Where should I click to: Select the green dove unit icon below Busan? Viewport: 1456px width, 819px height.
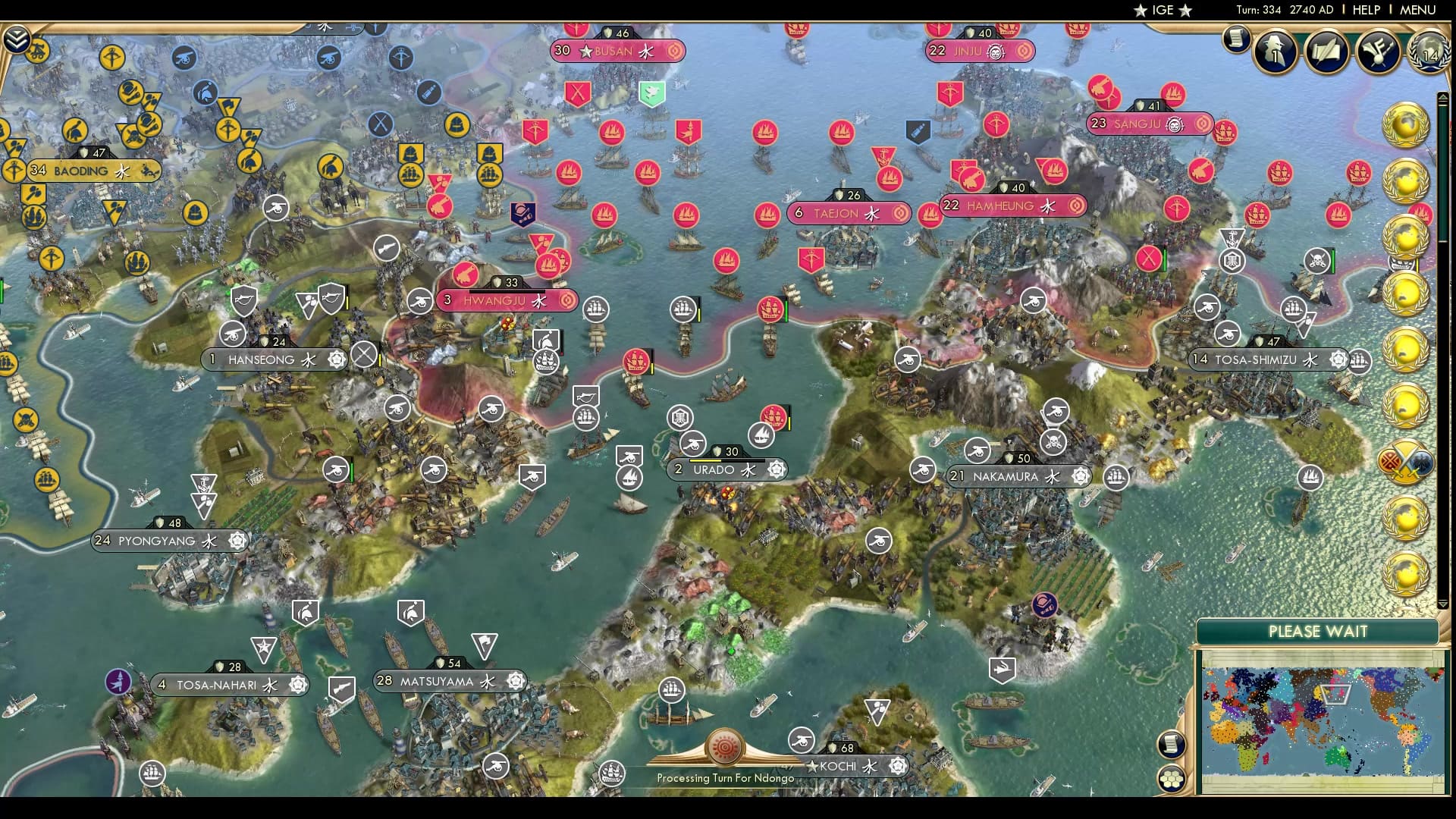[x=651, y=93]
